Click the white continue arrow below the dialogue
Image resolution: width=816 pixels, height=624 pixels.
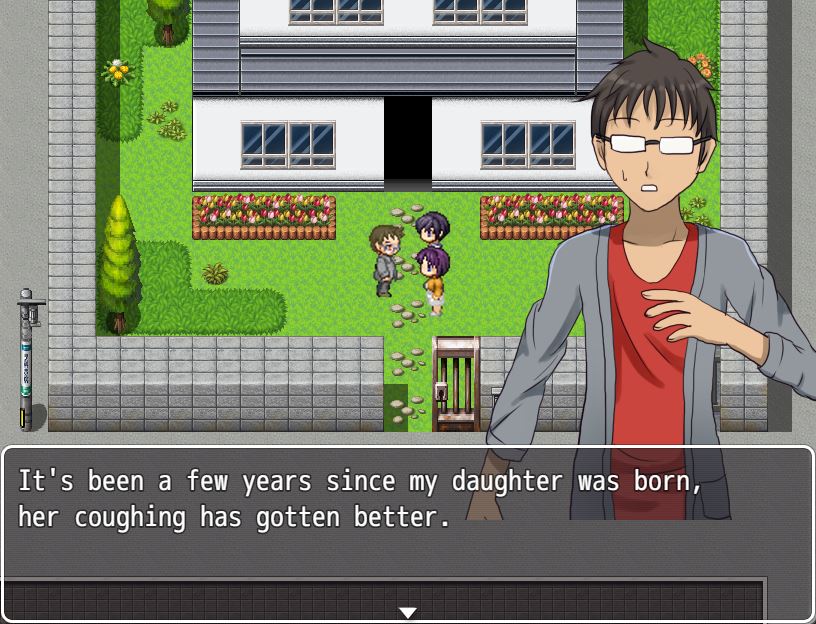pos(407,612)
